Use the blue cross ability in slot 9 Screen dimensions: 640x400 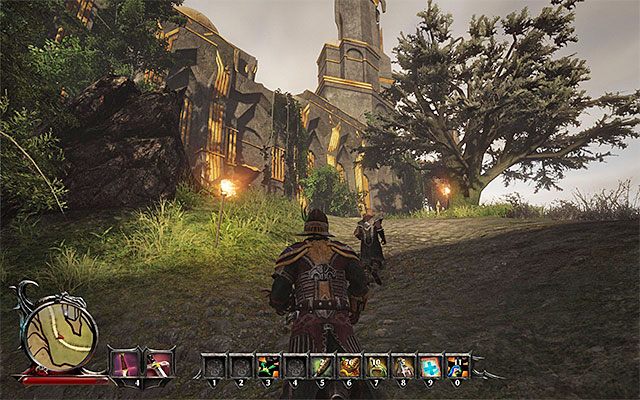pyautogui.click(x=430, y=366)
